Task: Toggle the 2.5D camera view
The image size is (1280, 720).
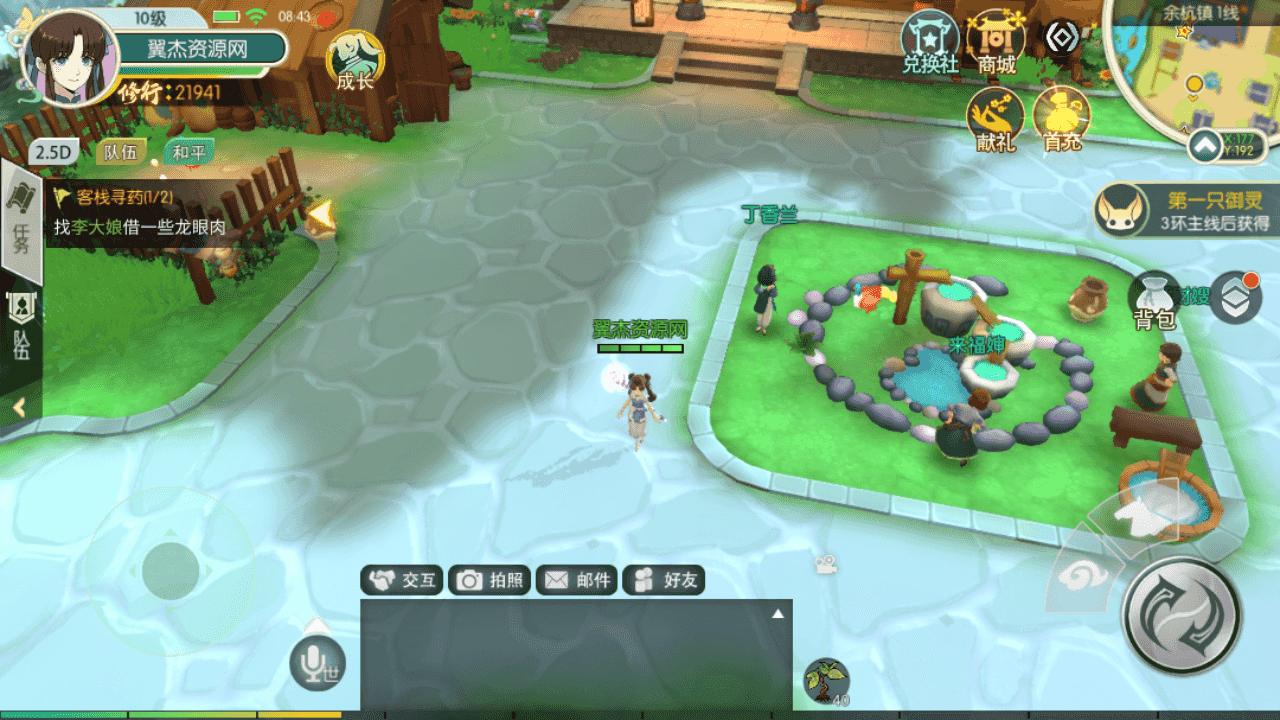Action: point(54,153)
